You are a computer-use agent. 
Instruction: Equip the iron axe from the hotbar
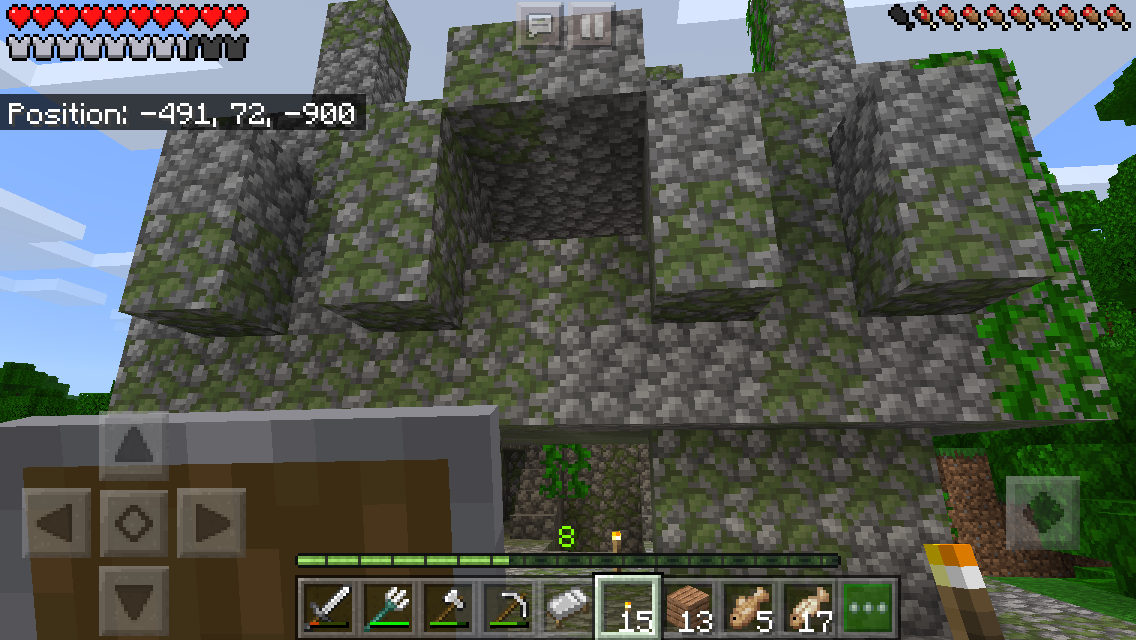(446, 605)
